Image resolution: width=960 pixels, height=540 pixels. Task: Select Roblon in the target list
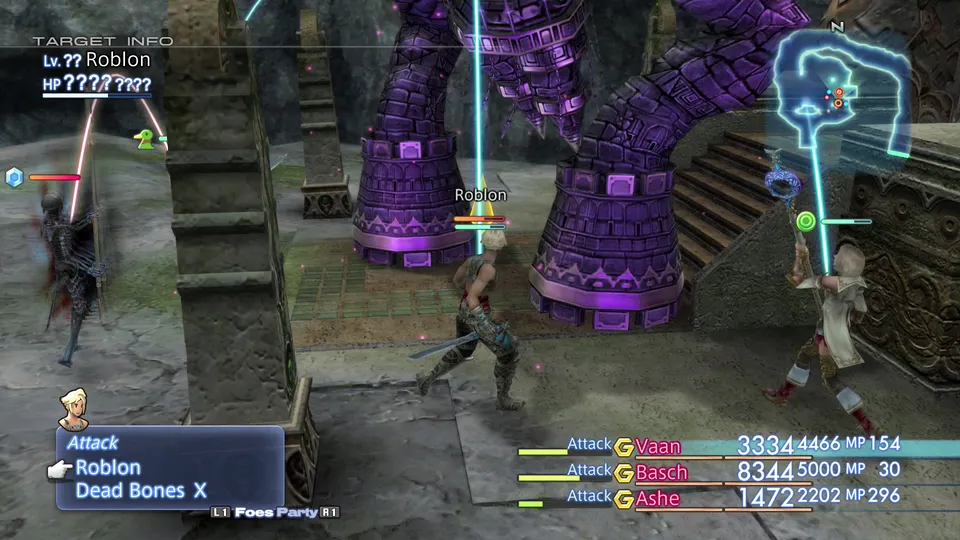(108, 467)
